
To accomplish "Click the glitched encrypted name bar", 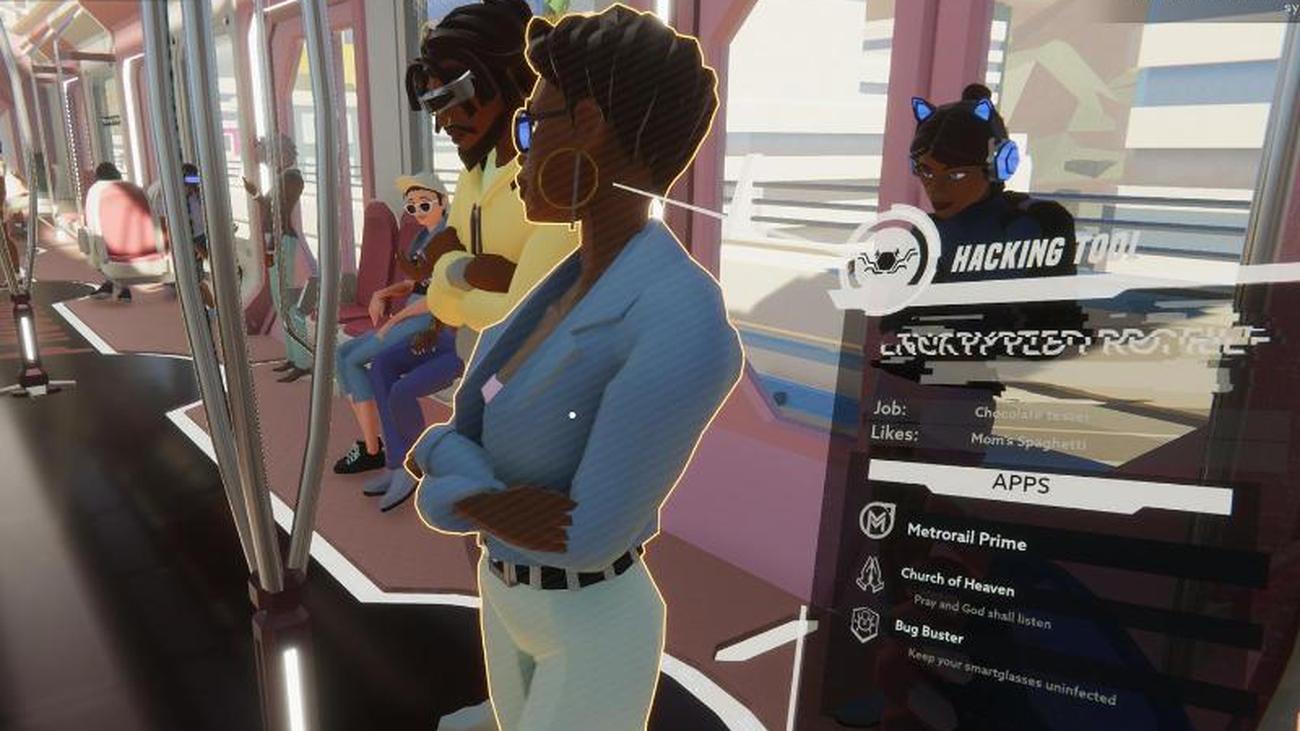I will 1060,343.
